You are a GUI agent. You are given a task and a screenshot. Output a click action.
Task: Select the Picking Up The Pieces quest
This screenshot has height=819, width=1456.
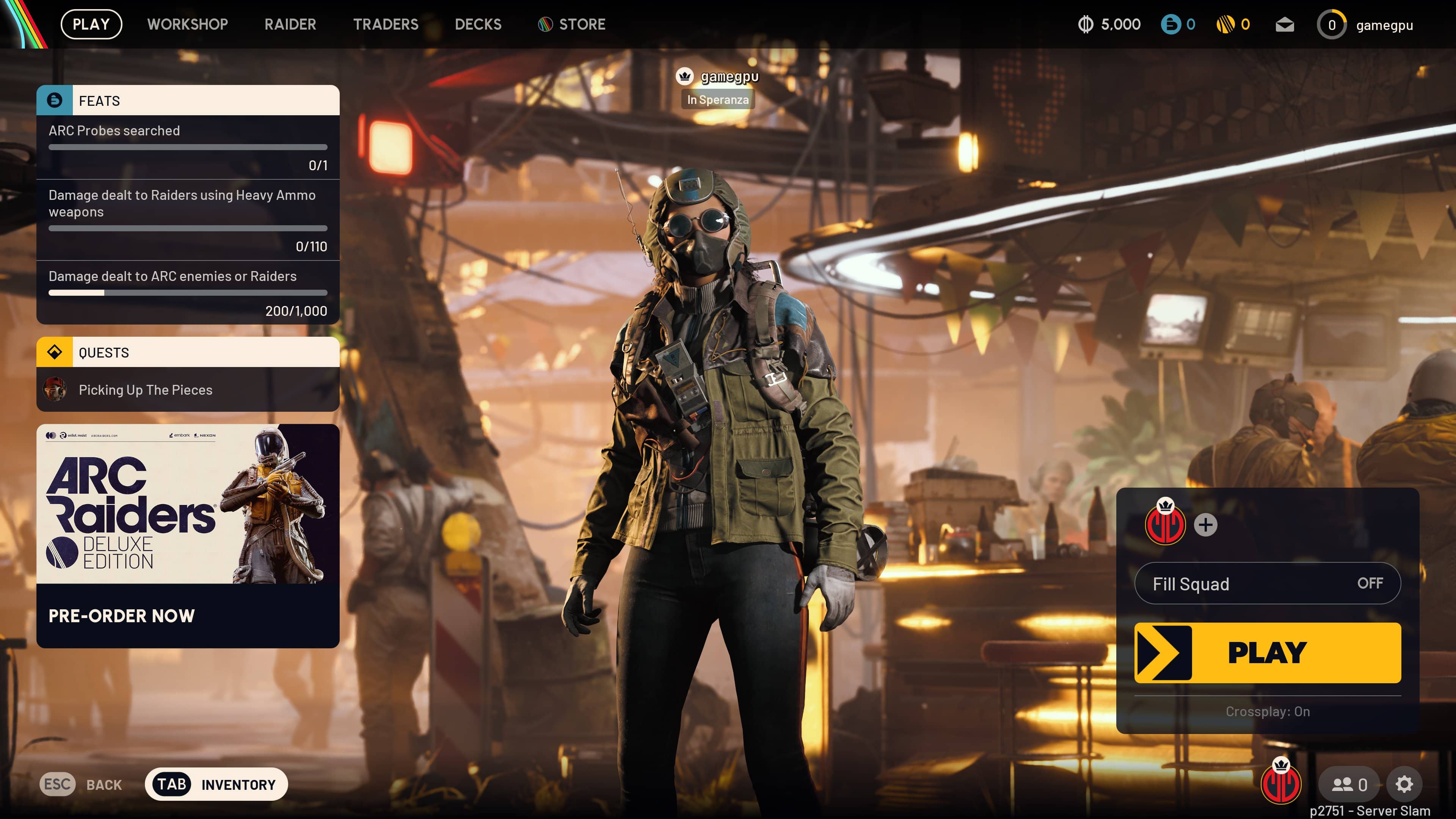tap(188, 389)
